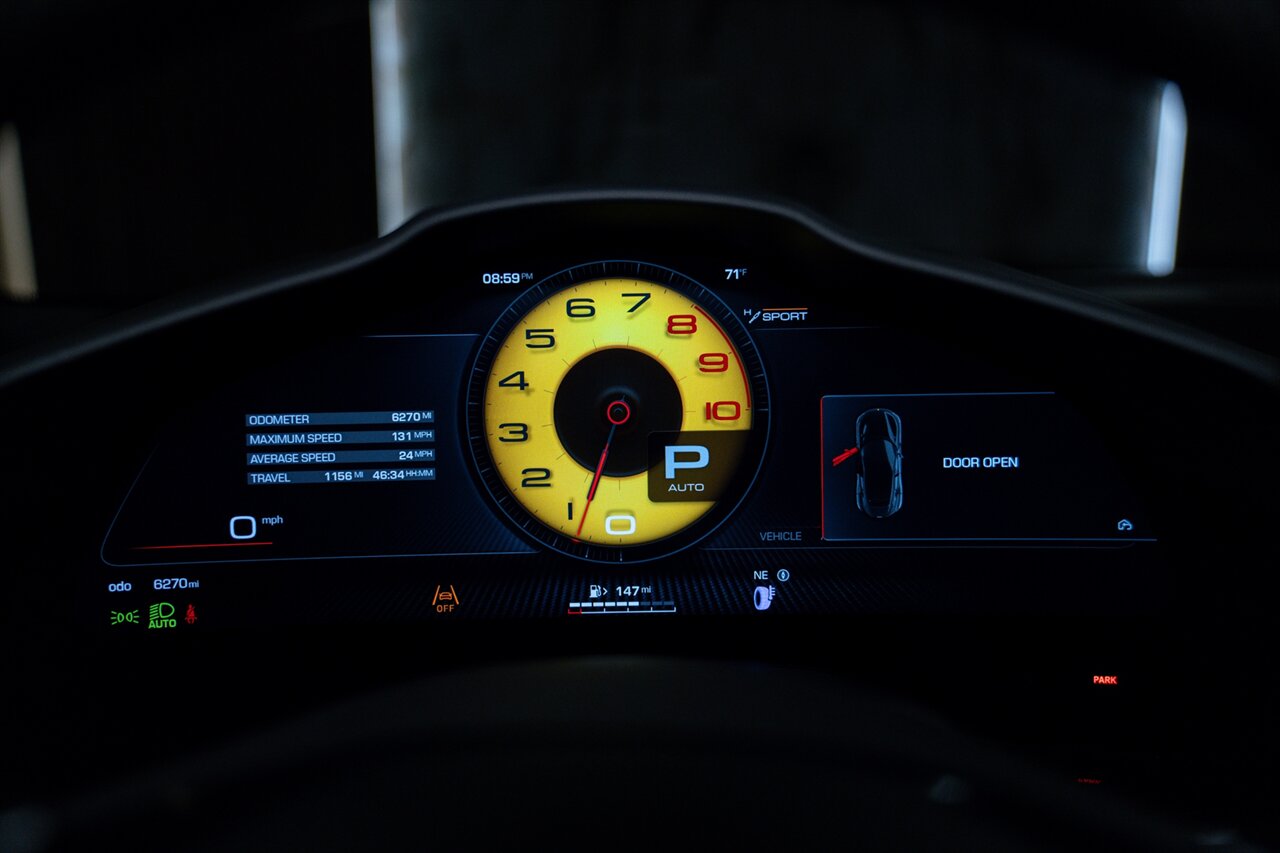Select the VEHICLE tab label
This screenshot has width=1280, height=853.
780,537
